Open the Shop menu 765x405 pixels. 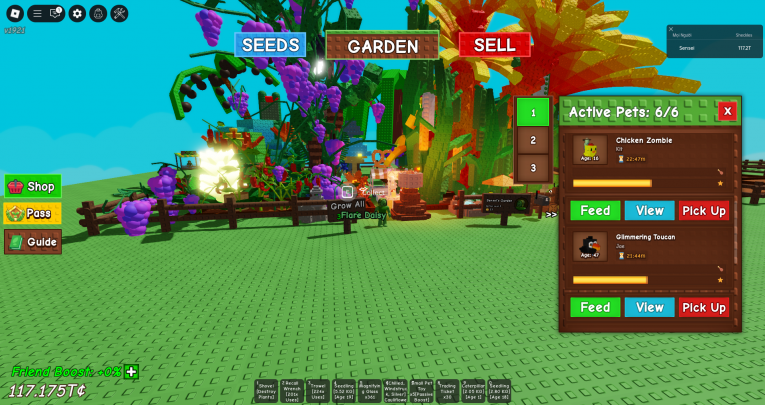[33, 186]
